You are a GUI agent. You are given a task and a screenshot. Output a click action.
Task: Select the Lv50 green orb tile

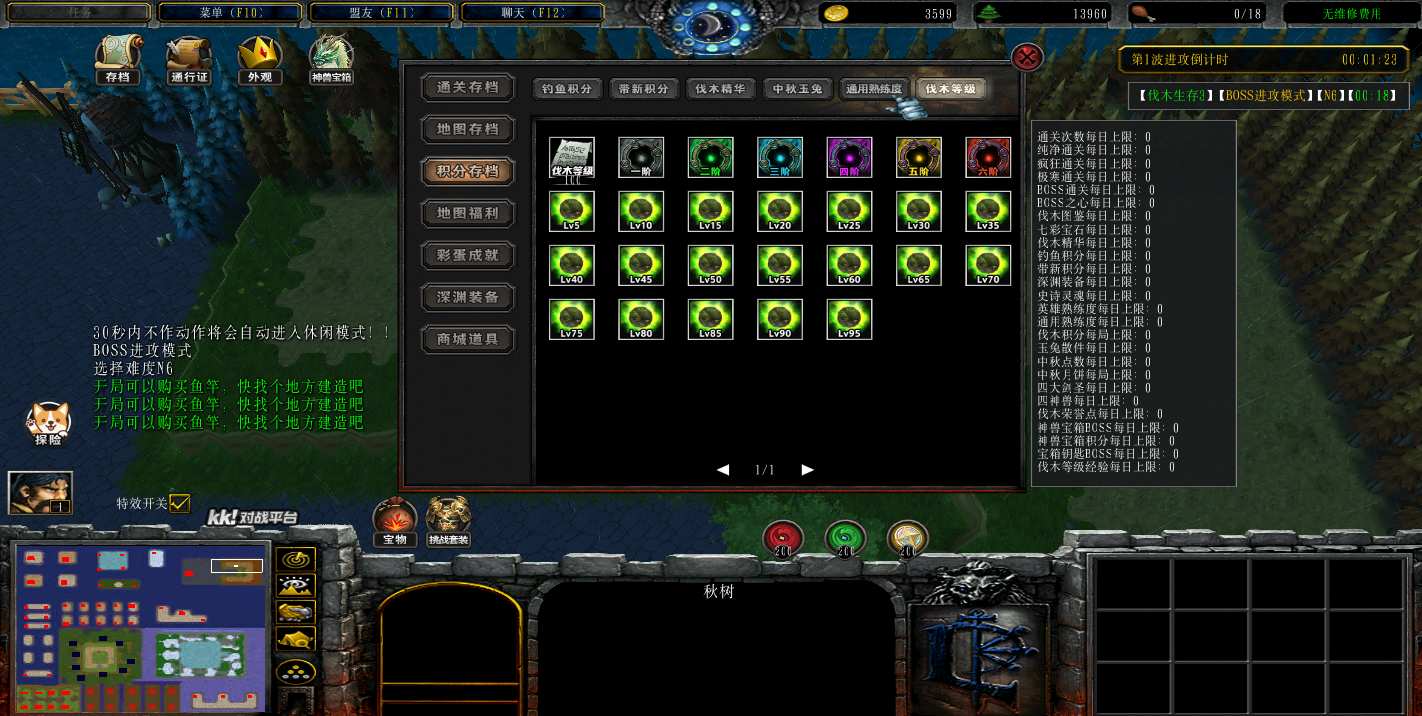(711, 265)
